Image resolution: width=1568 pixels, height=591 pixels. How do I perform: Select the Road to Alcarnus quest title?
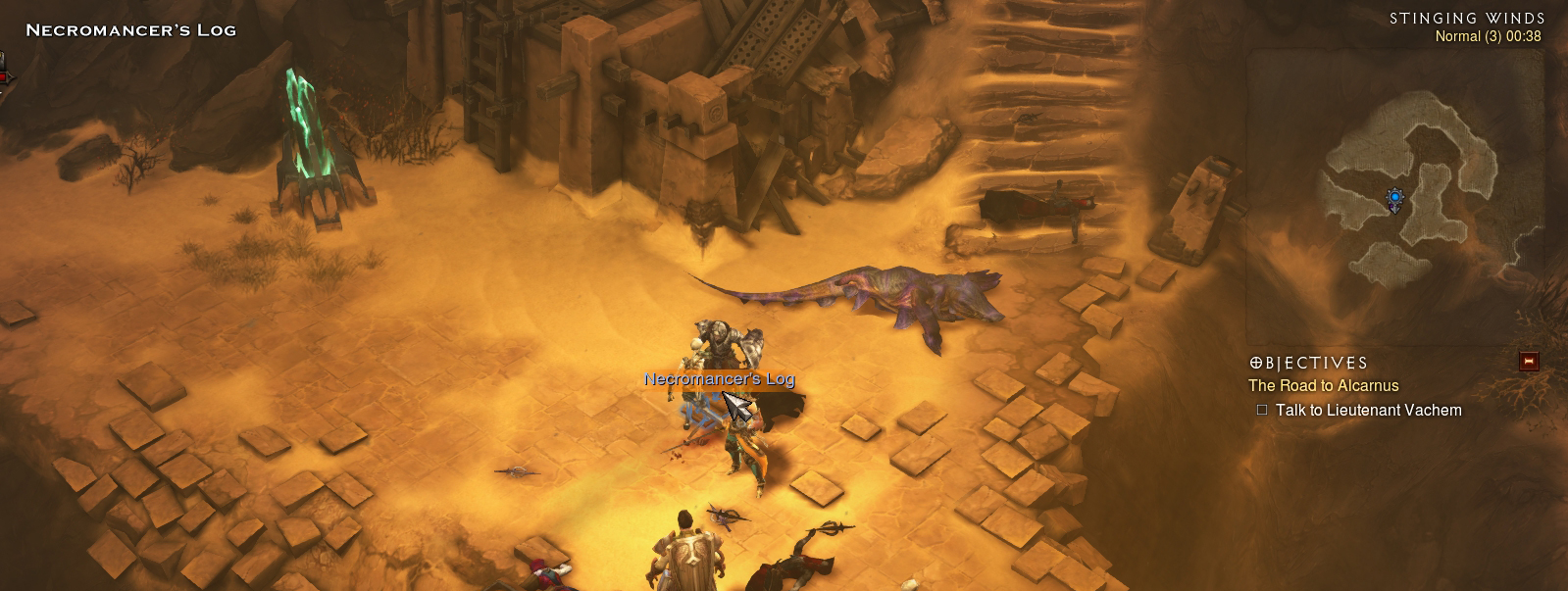pos(1323,386)
